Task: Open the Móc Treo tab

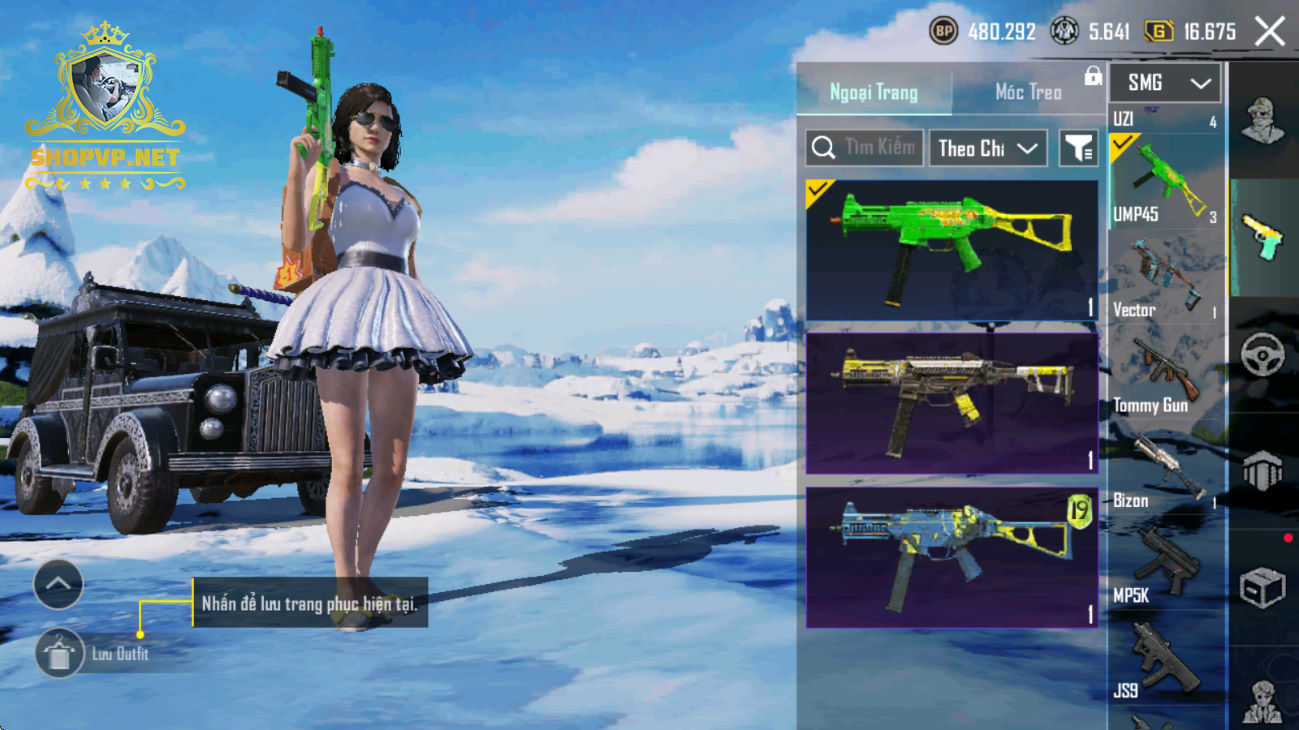Action: pos(1028,93)
